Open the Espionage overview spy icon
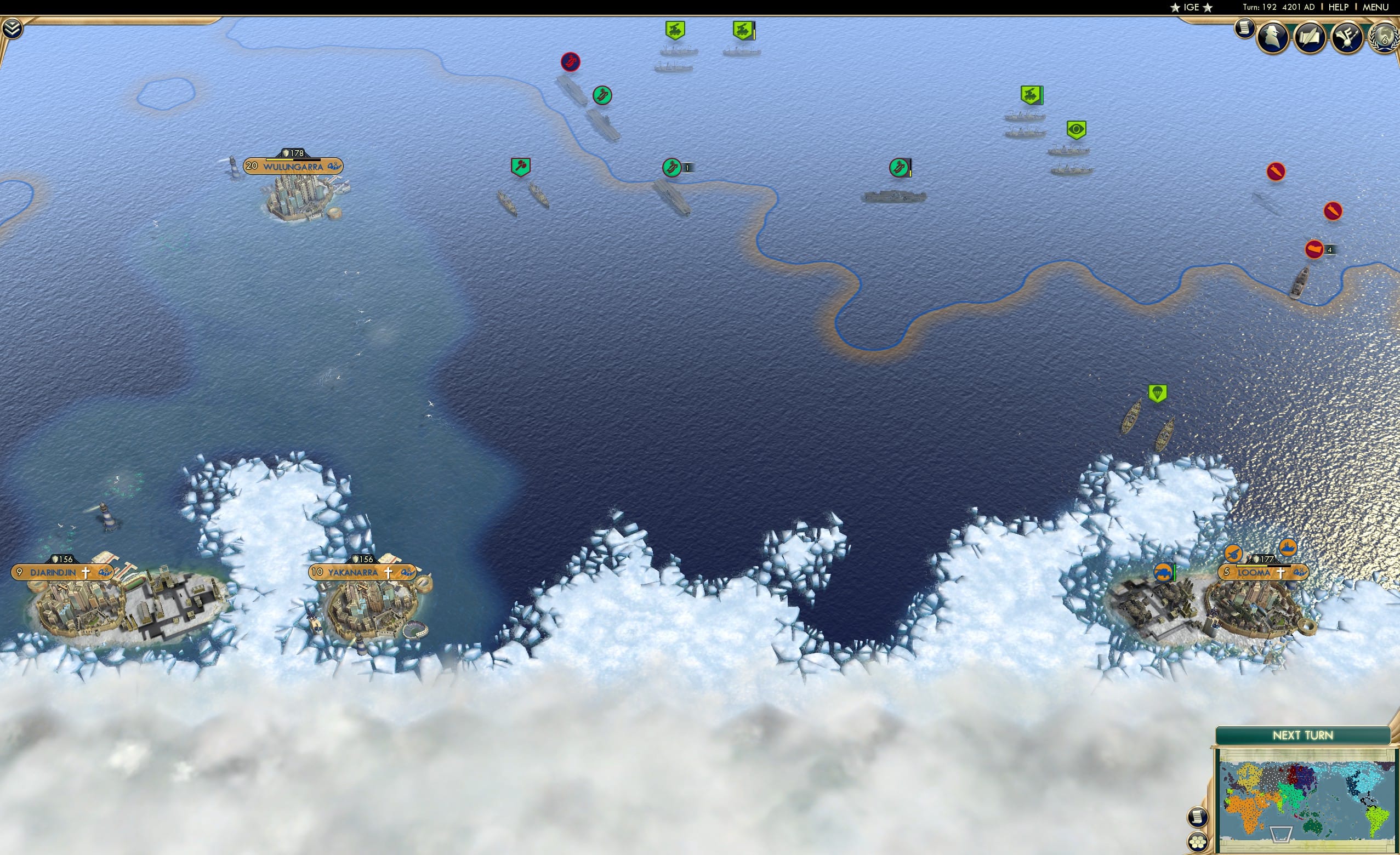This screenshot has height=855, width=1400. pos(1272,38)
